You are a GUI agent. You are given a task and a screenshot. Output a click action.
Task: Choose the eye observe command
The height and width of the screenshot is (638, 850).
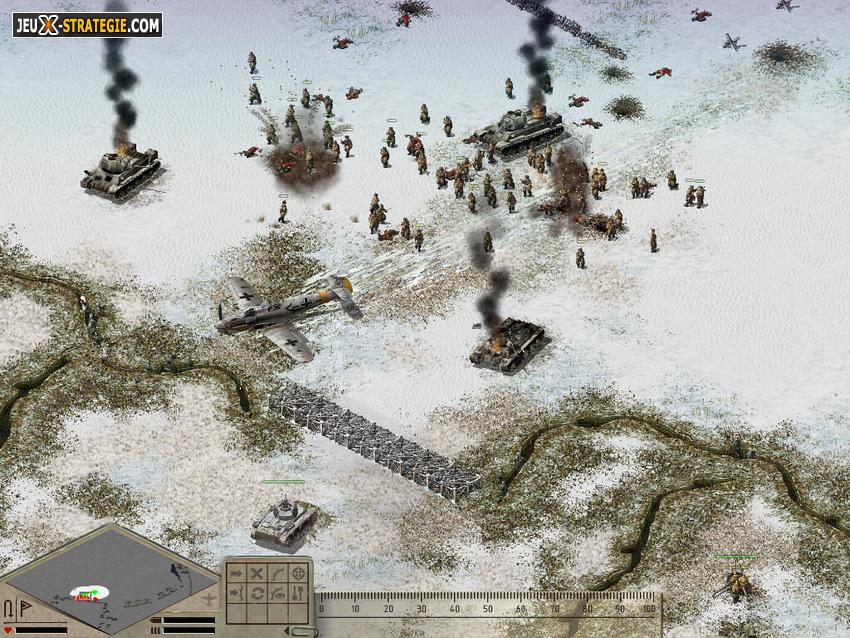click(277, 593)
